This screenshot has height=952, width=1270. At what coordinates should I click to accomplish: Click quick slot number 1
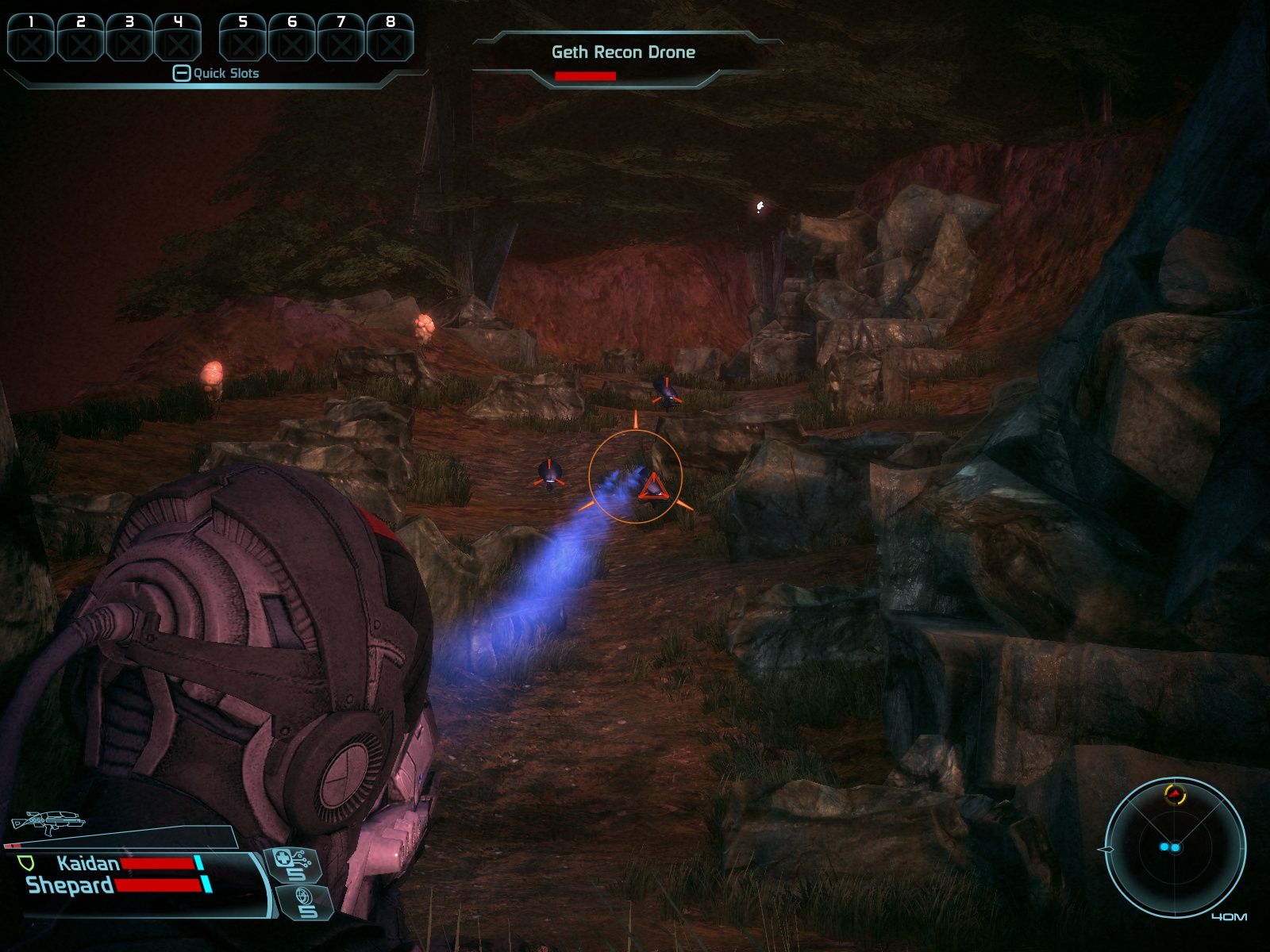pos(31,38)
